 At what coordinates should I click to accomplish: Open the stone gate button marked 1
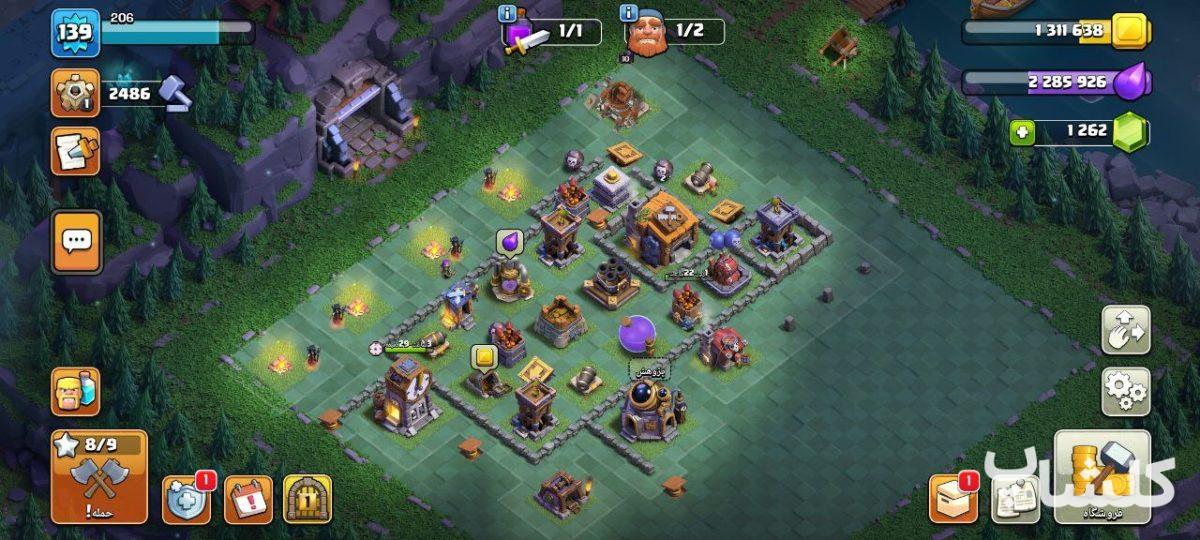pos(307,499)
